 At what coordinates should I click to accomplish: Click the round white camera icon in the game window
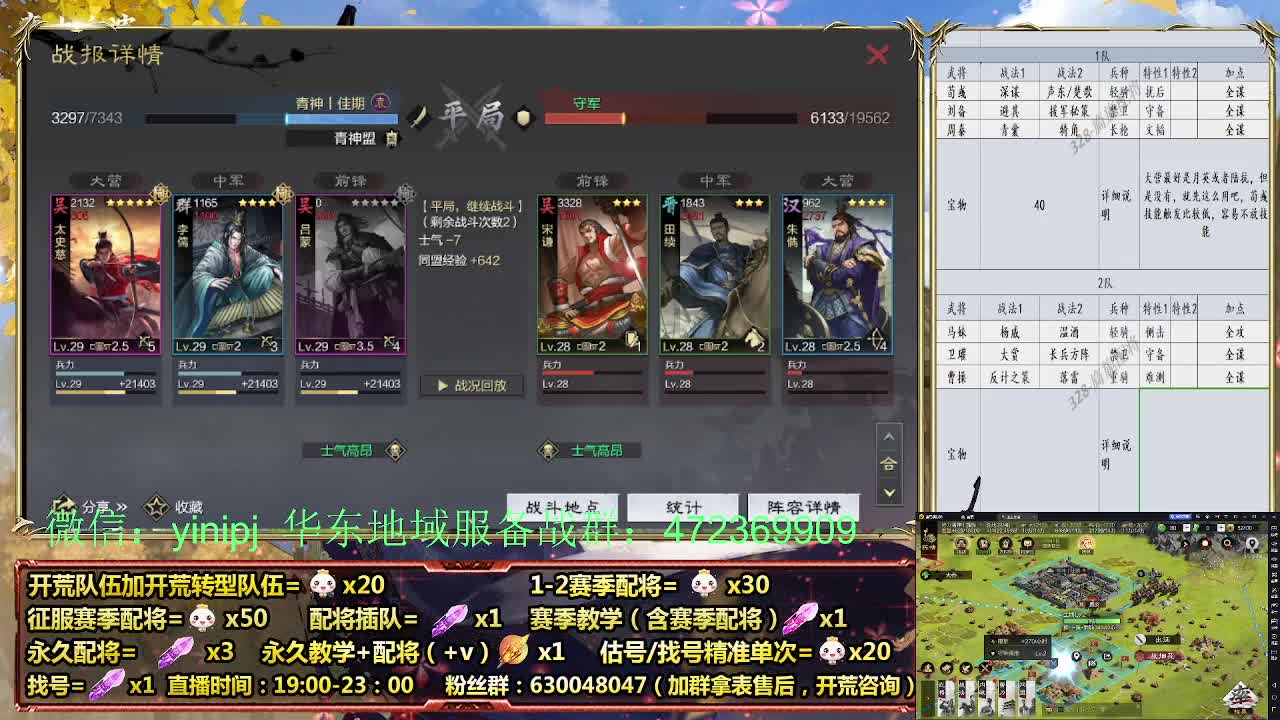point(1204,544)
